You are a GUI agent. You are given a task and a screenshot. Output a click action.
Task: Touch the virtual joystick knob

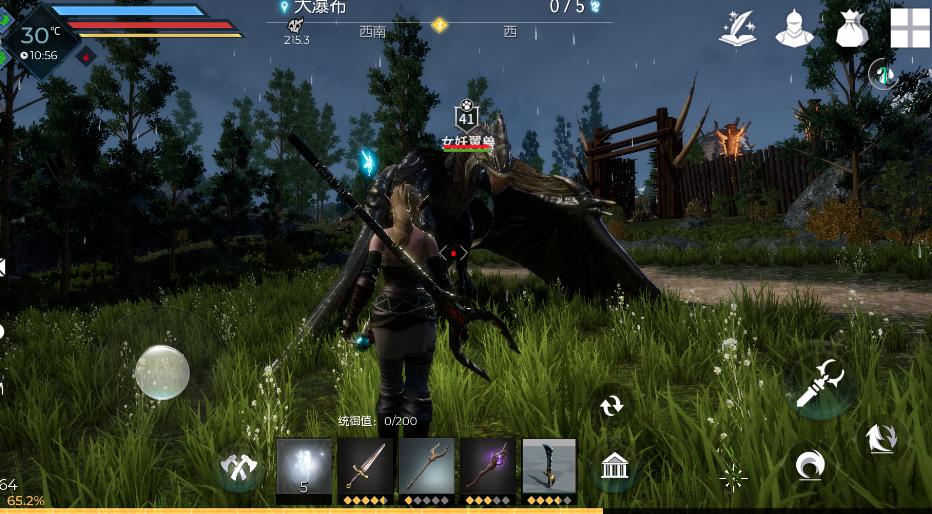pyautogui.click(x=162, y=372)
